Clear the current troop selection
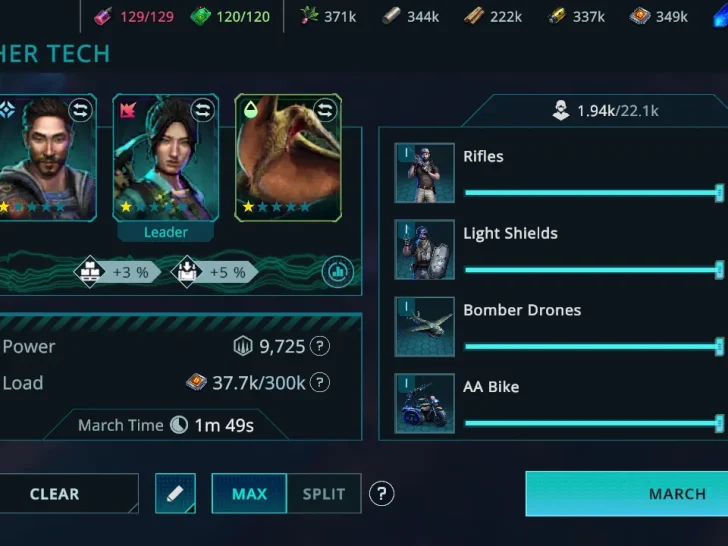Image resolution: width=728 pixels, height=546 pixels. 58,494
